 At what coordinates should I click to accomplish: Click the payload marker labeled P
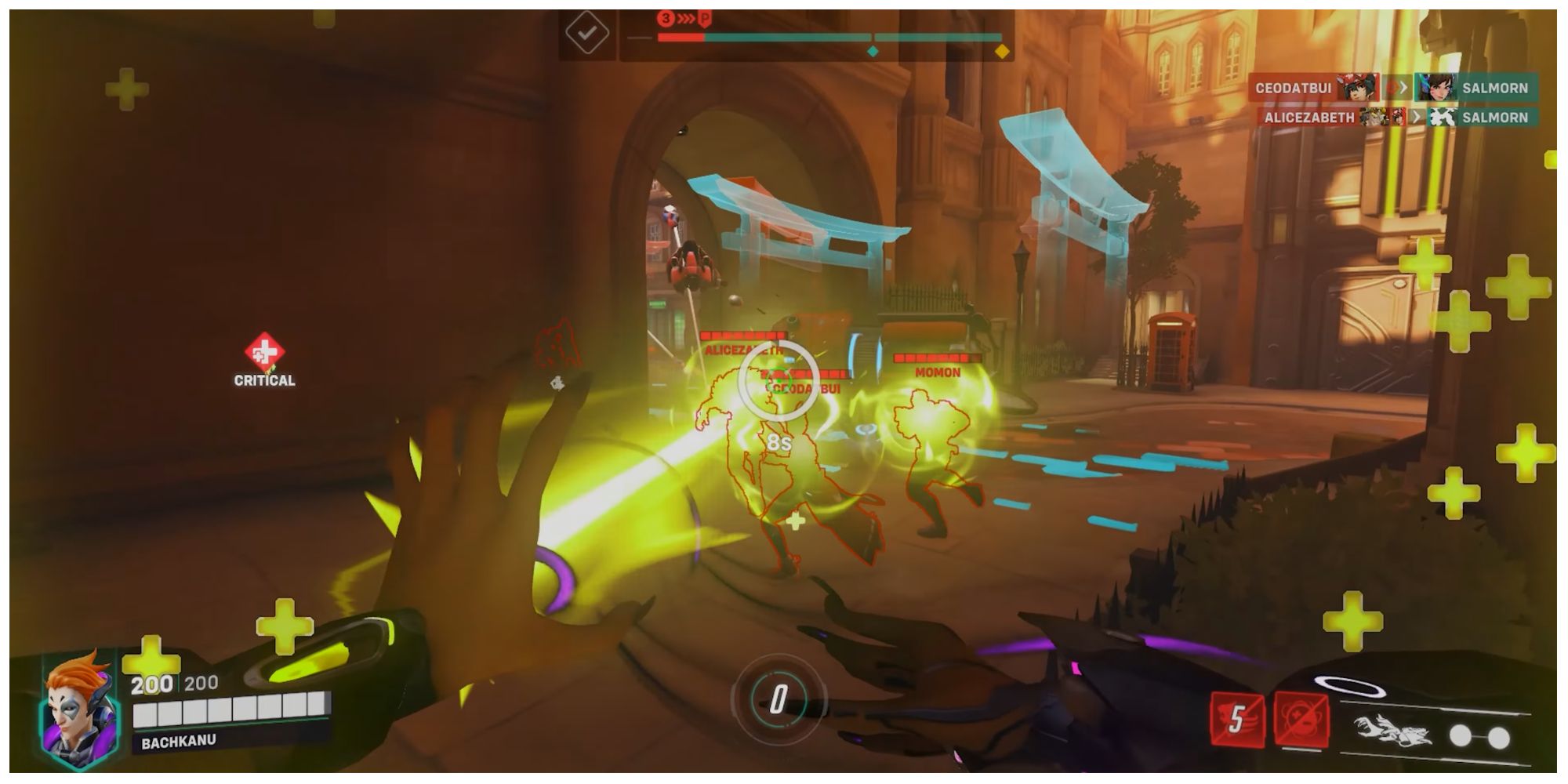coord(705,17)
